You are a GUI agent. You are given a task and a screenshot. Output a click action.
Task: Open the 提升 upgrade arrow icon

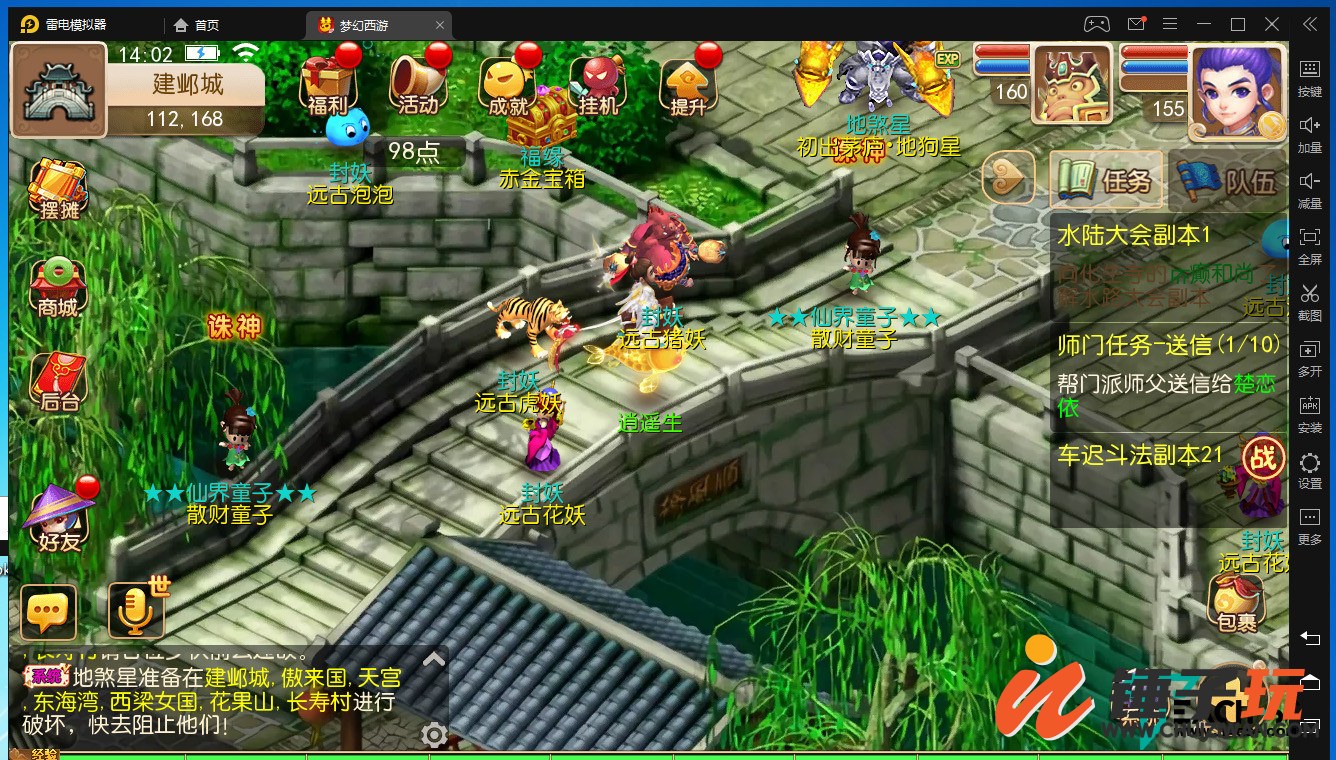click(688, 82)
